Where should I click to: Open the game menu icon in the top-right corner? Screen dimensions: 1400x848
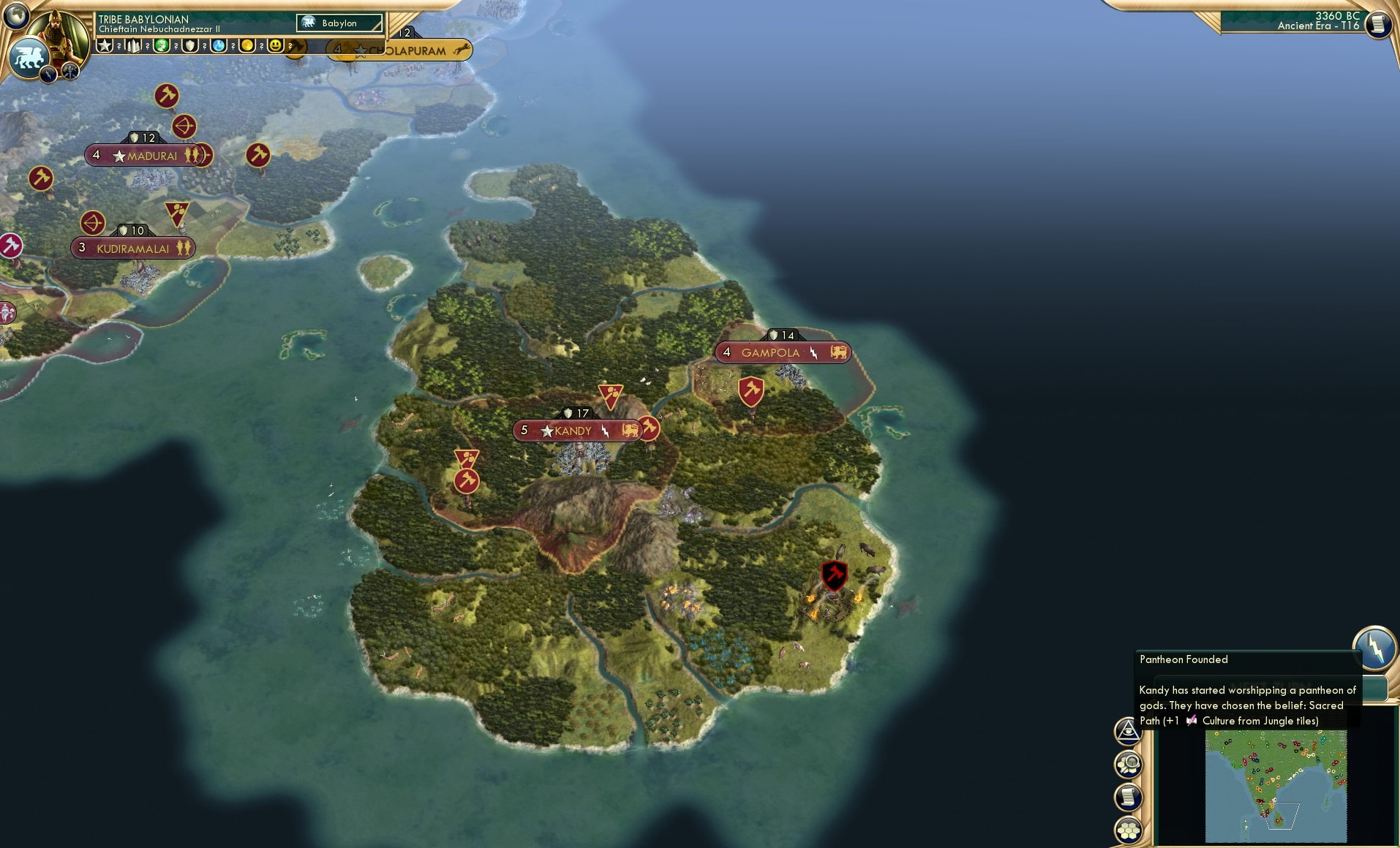(x=1378, y=23)
